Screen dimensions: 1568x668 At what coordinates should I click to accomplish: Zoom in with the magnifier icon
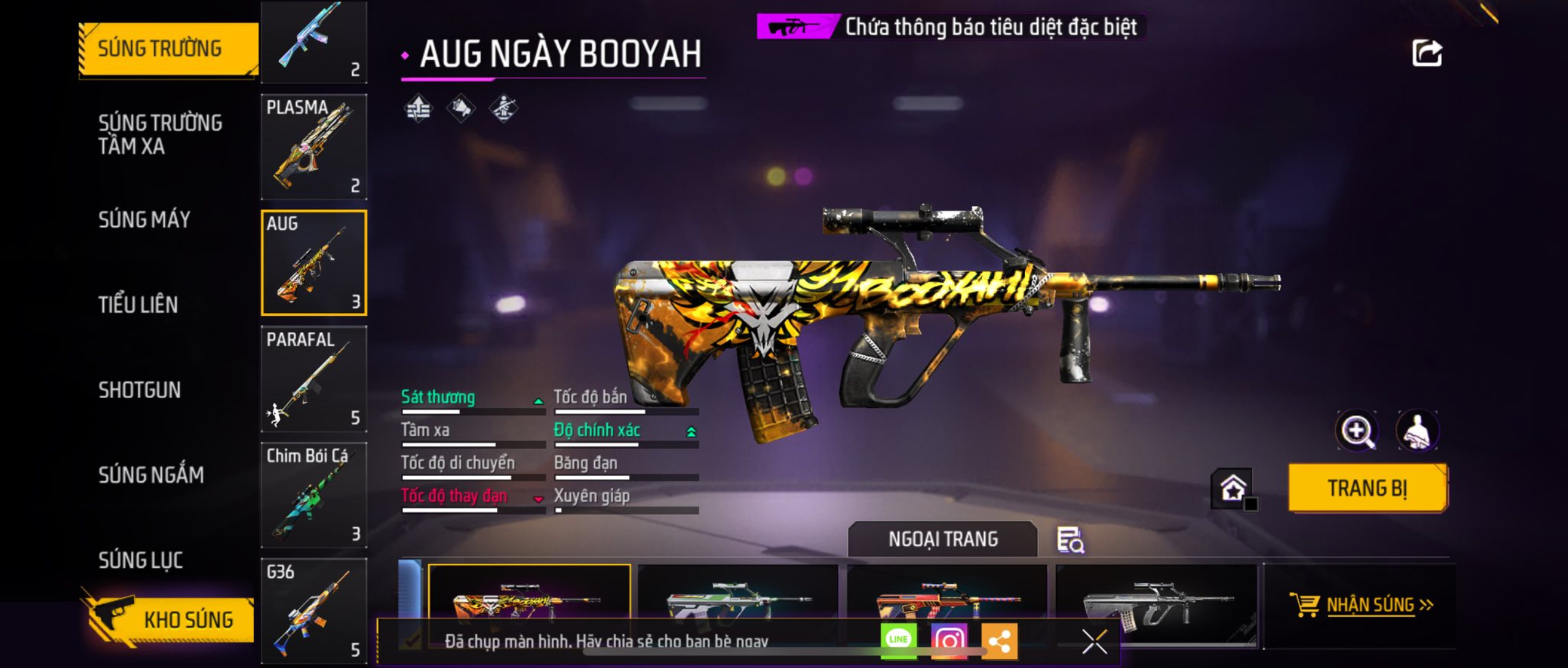(x=1357, y=431)
